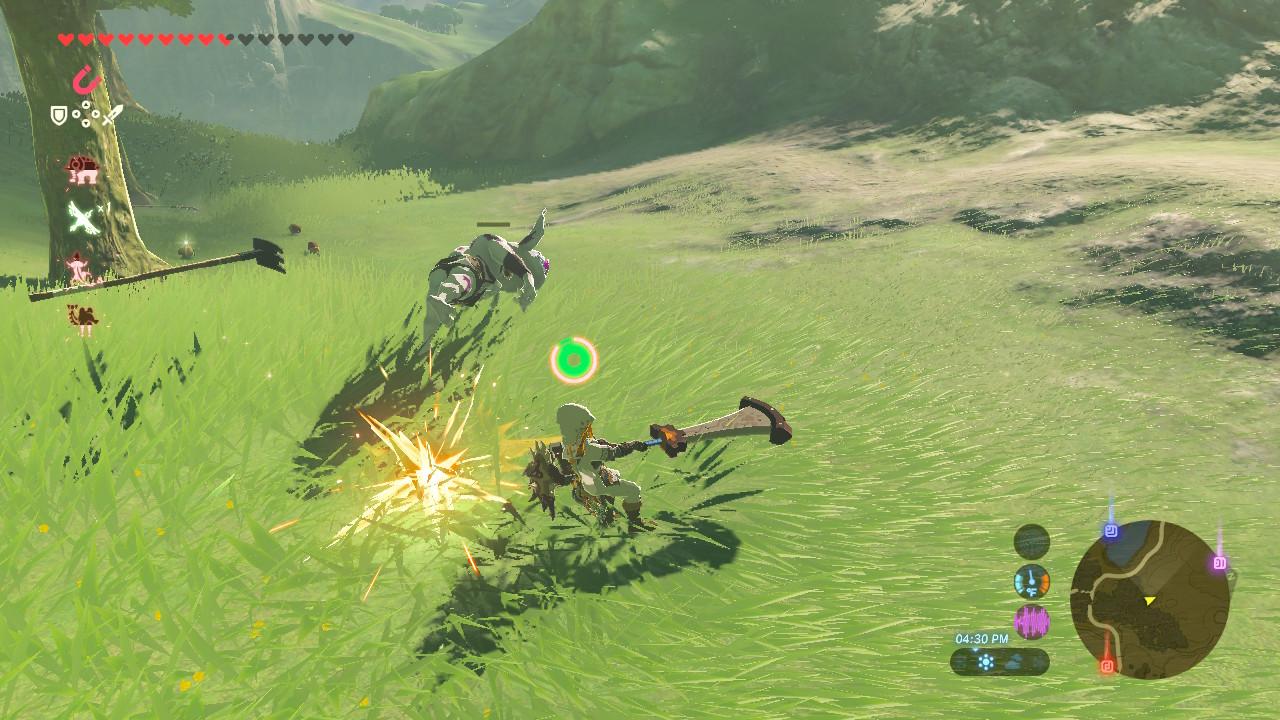Open the circular minimap
The width and height of the screenshot is (1280, 720).
click(x=1149, y=600)
